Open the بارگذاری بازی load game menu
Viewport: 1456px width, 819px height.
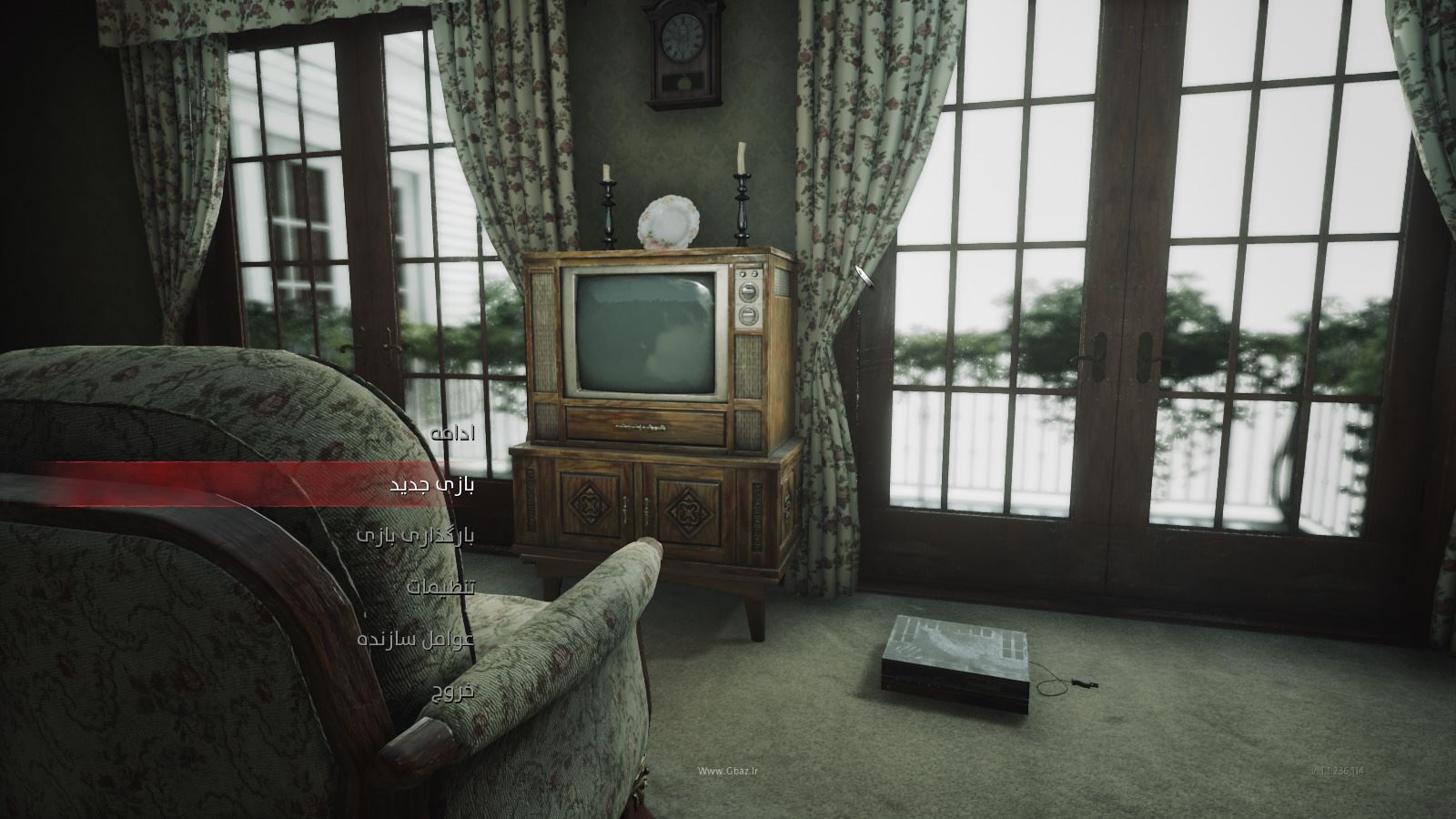tap(416, 535)
